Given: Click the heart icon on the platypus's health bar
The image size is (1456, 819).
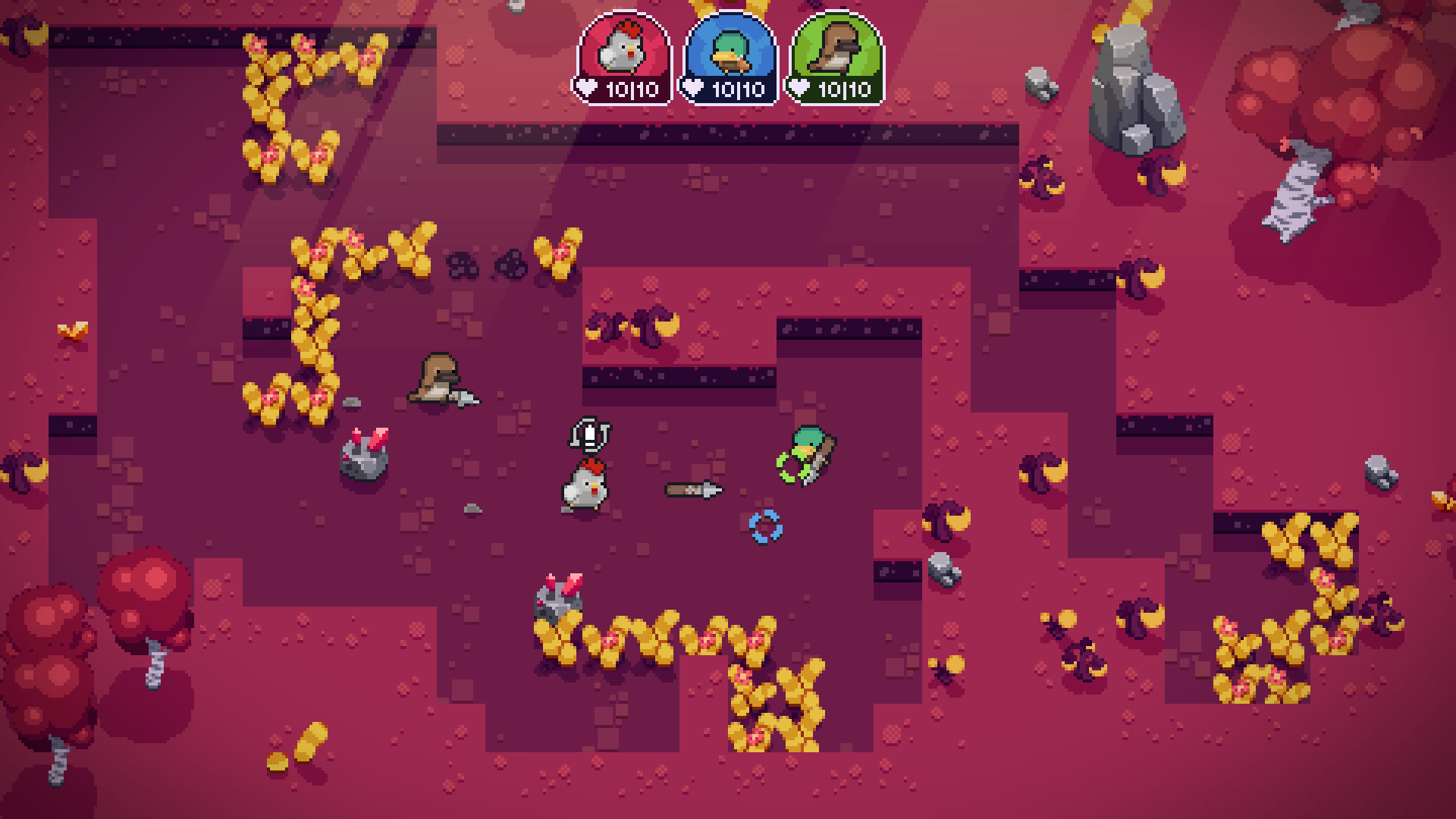Looking at the screenshot, I should (x=799, y=87).
